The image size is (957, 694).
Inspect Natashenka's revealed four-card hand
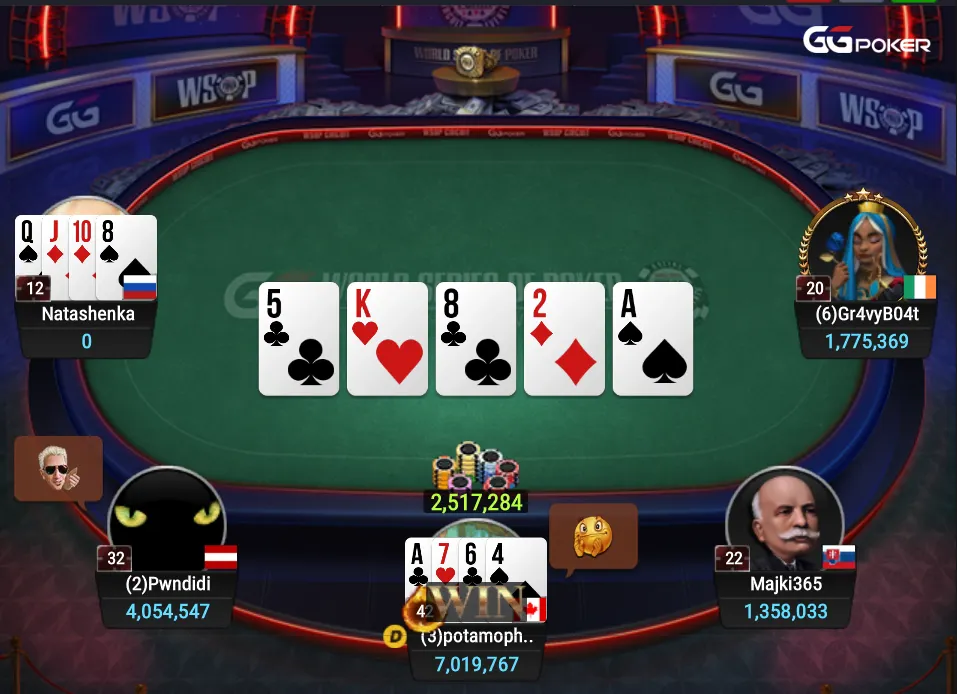pos(86,255)
